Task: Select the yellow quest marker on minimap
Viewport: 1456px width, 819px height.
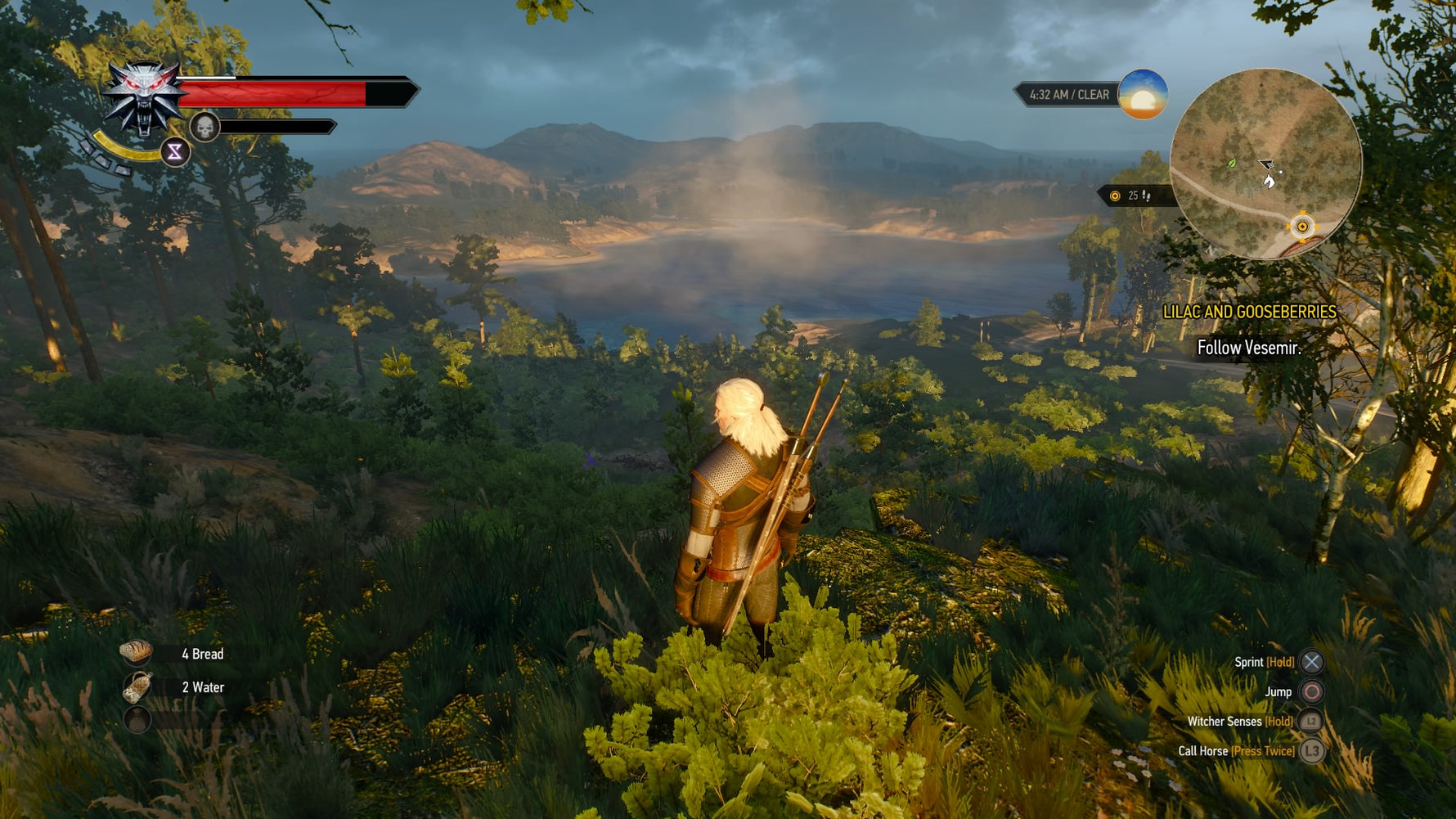Action: tap(1302, 226)
